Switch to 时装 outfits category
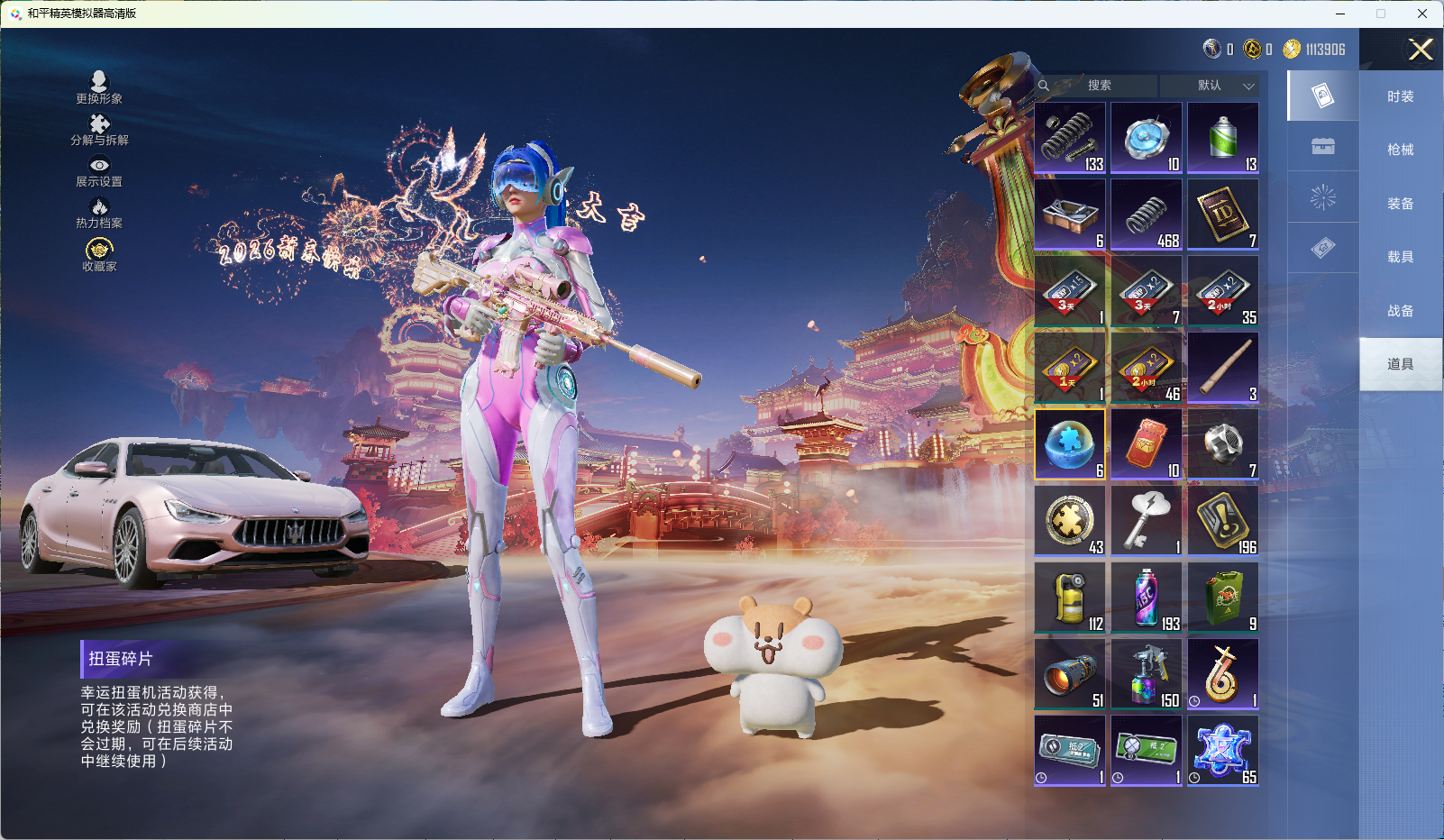 (x=1400, y=96)
